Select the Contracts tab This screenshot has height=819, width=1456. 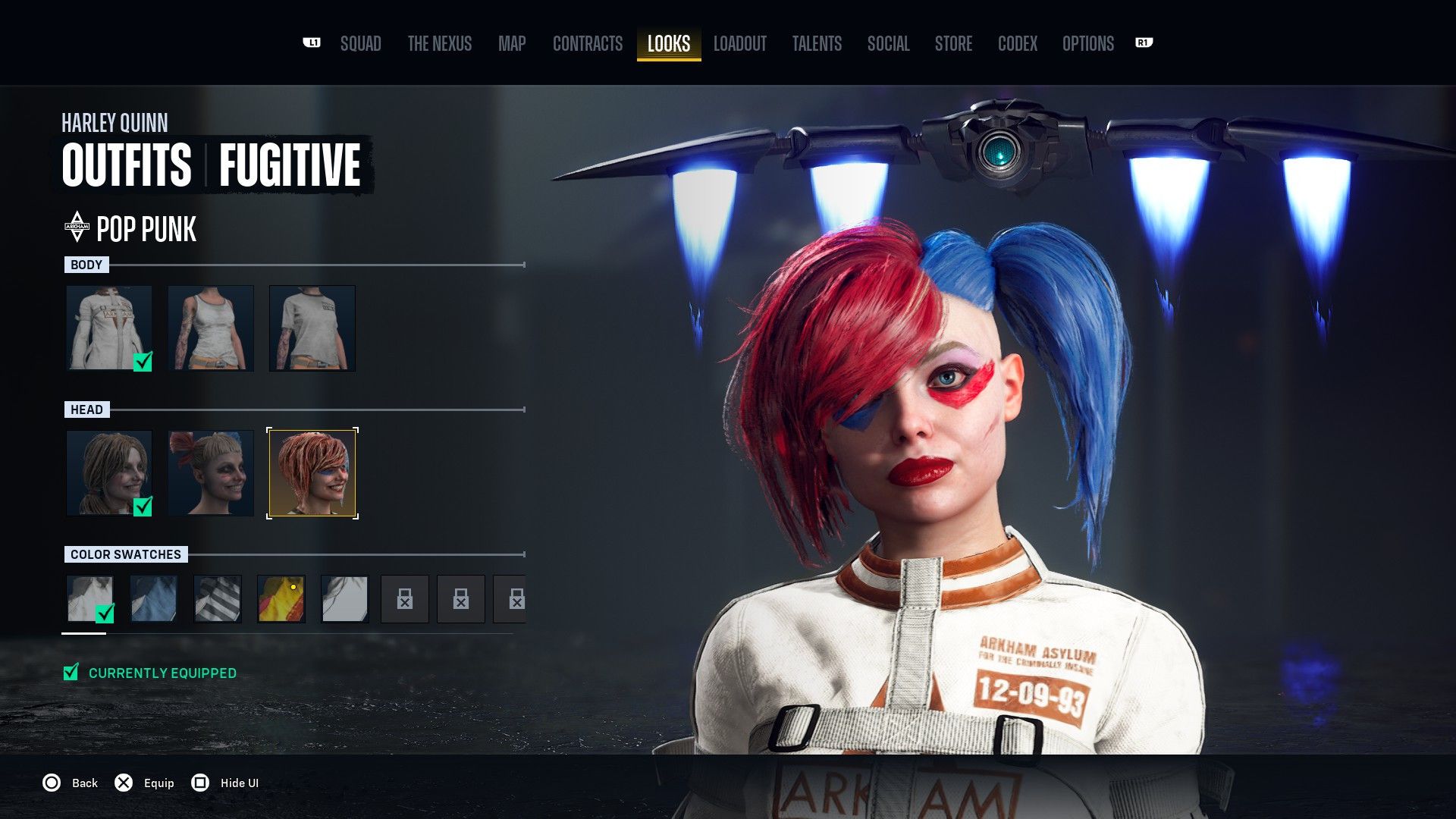(588, 44)
